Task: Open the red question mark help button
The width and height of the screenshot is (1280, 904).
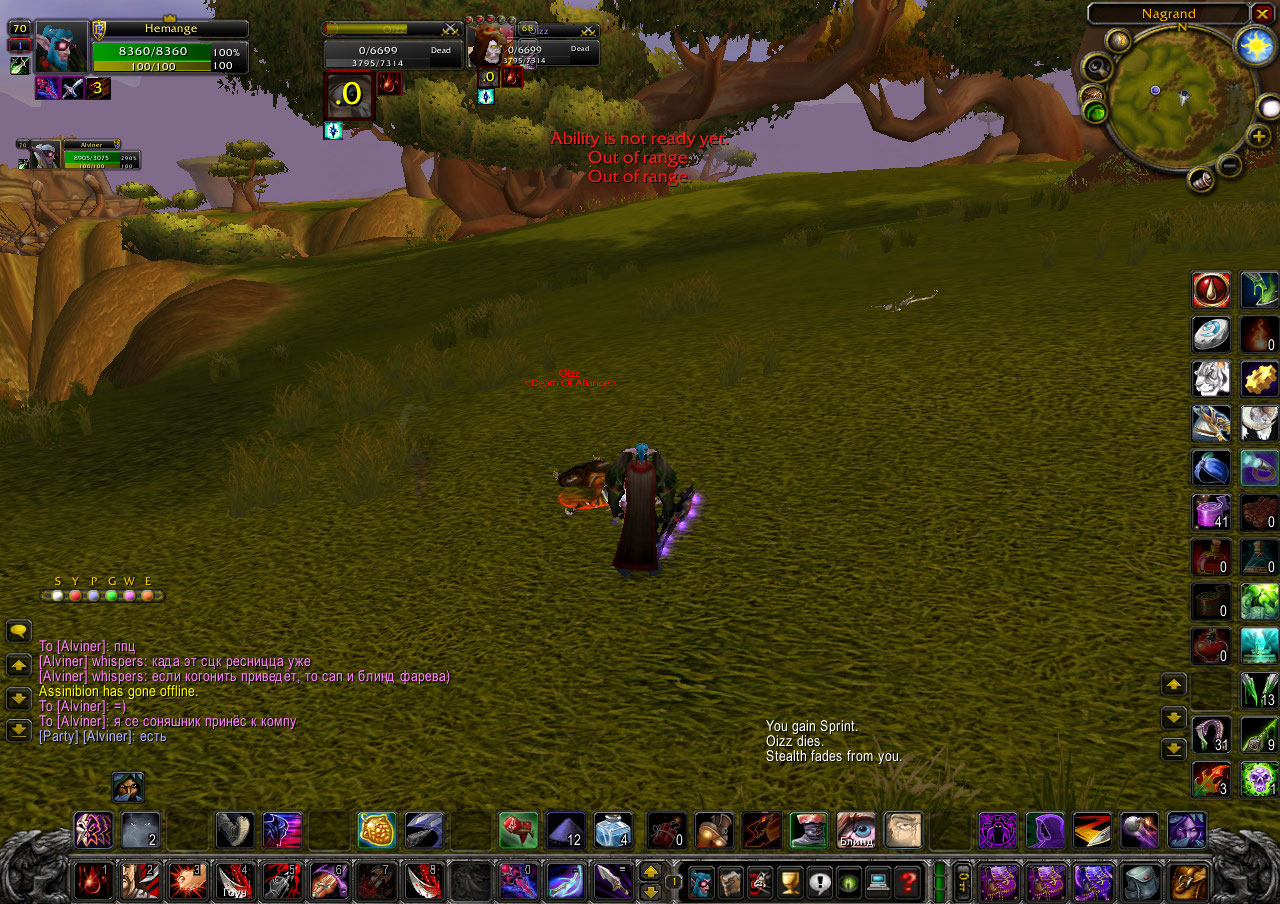Action: coord(908,883)
